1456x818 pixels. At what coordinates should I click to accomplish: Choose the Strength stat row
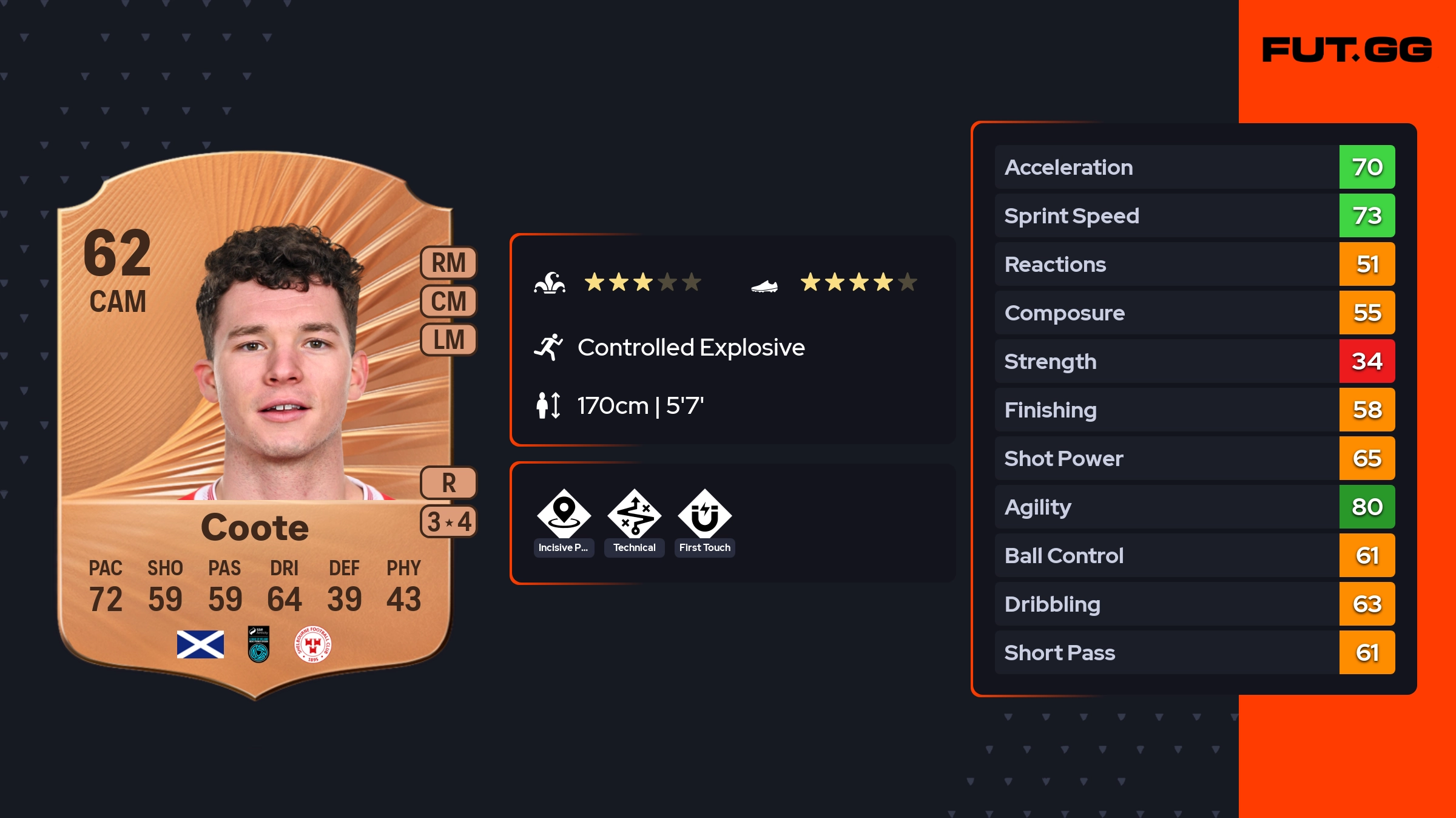pos(1194,361)
